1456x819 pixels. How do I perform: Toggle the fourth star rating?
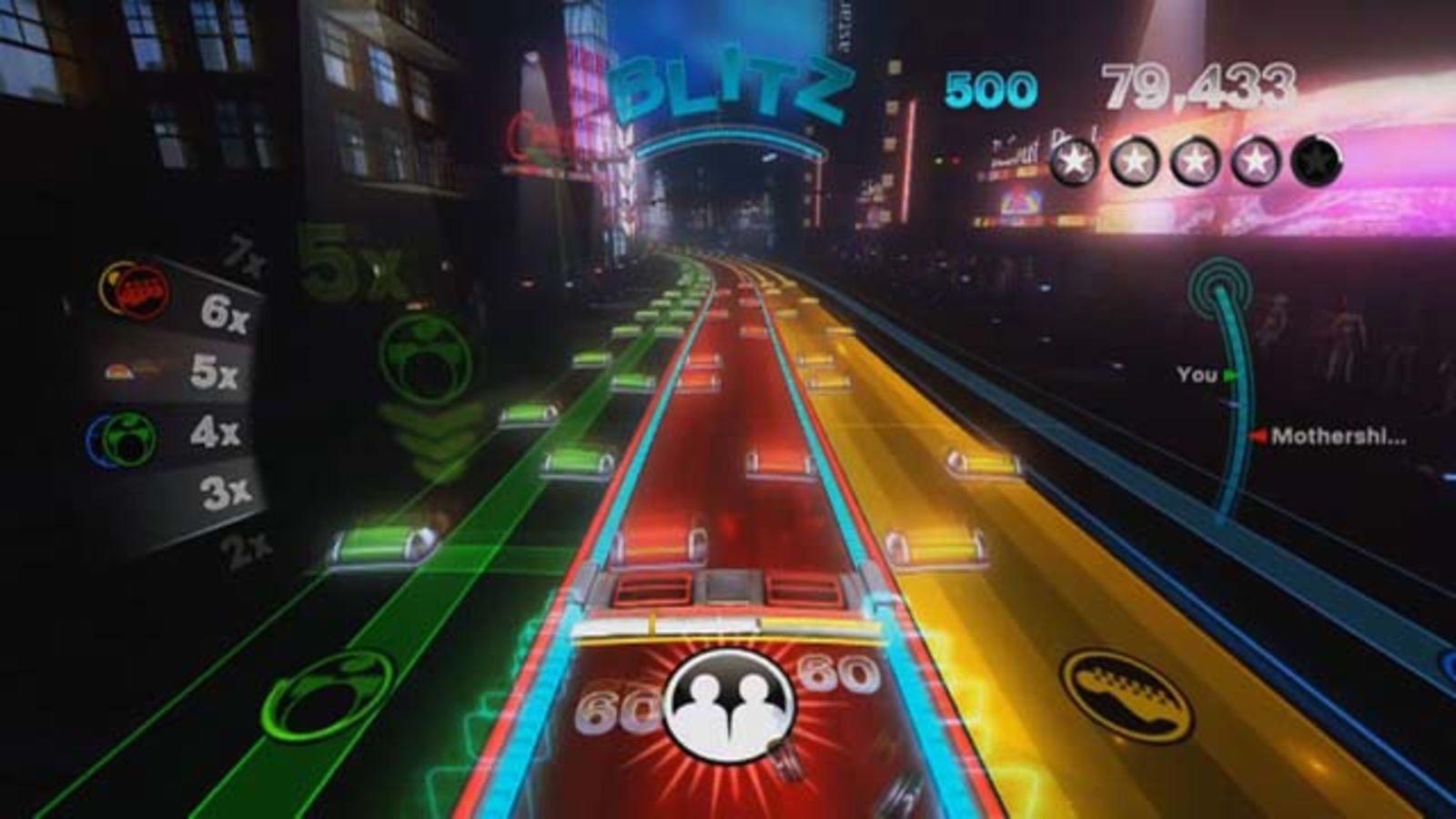click(x=1253, y=164)
